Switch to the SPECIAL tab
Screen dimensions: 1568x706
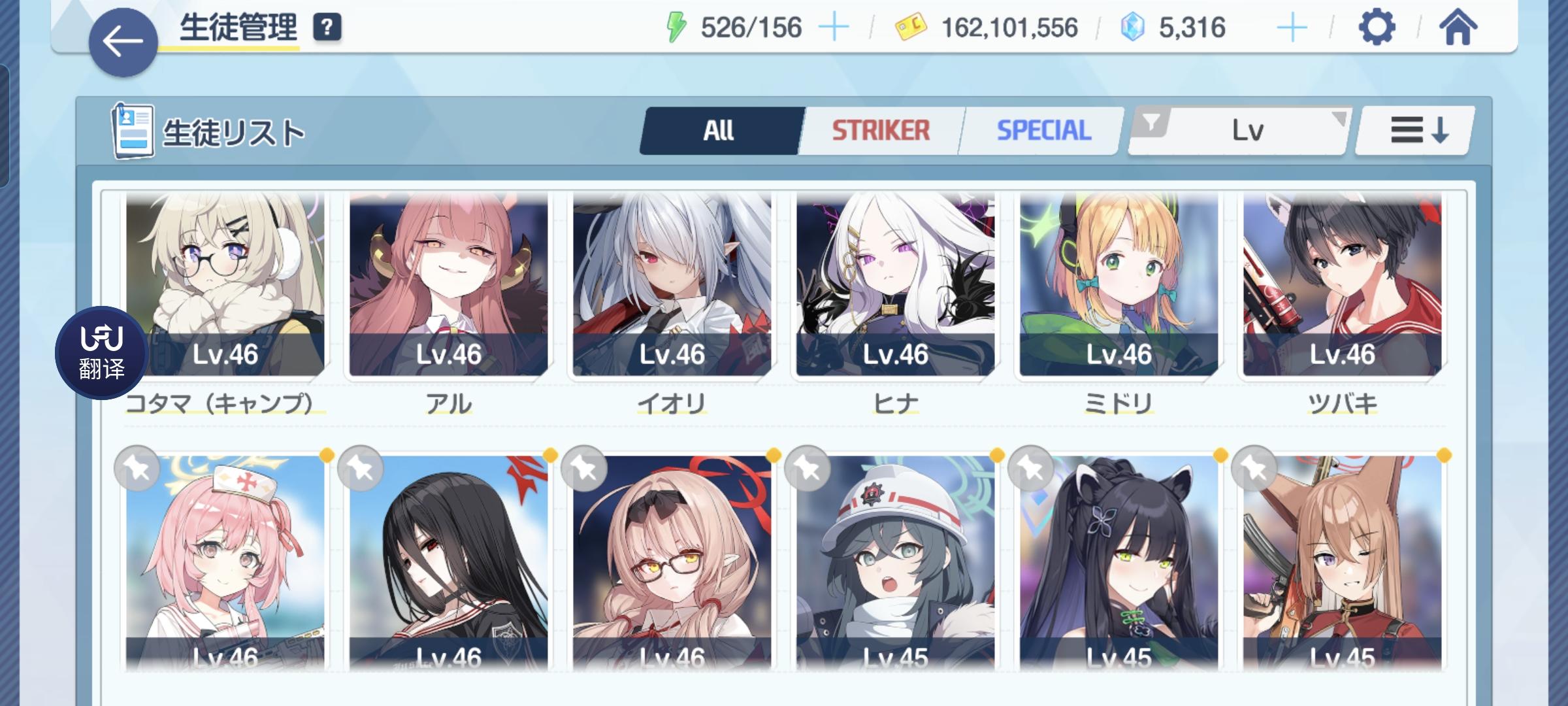1042,129
